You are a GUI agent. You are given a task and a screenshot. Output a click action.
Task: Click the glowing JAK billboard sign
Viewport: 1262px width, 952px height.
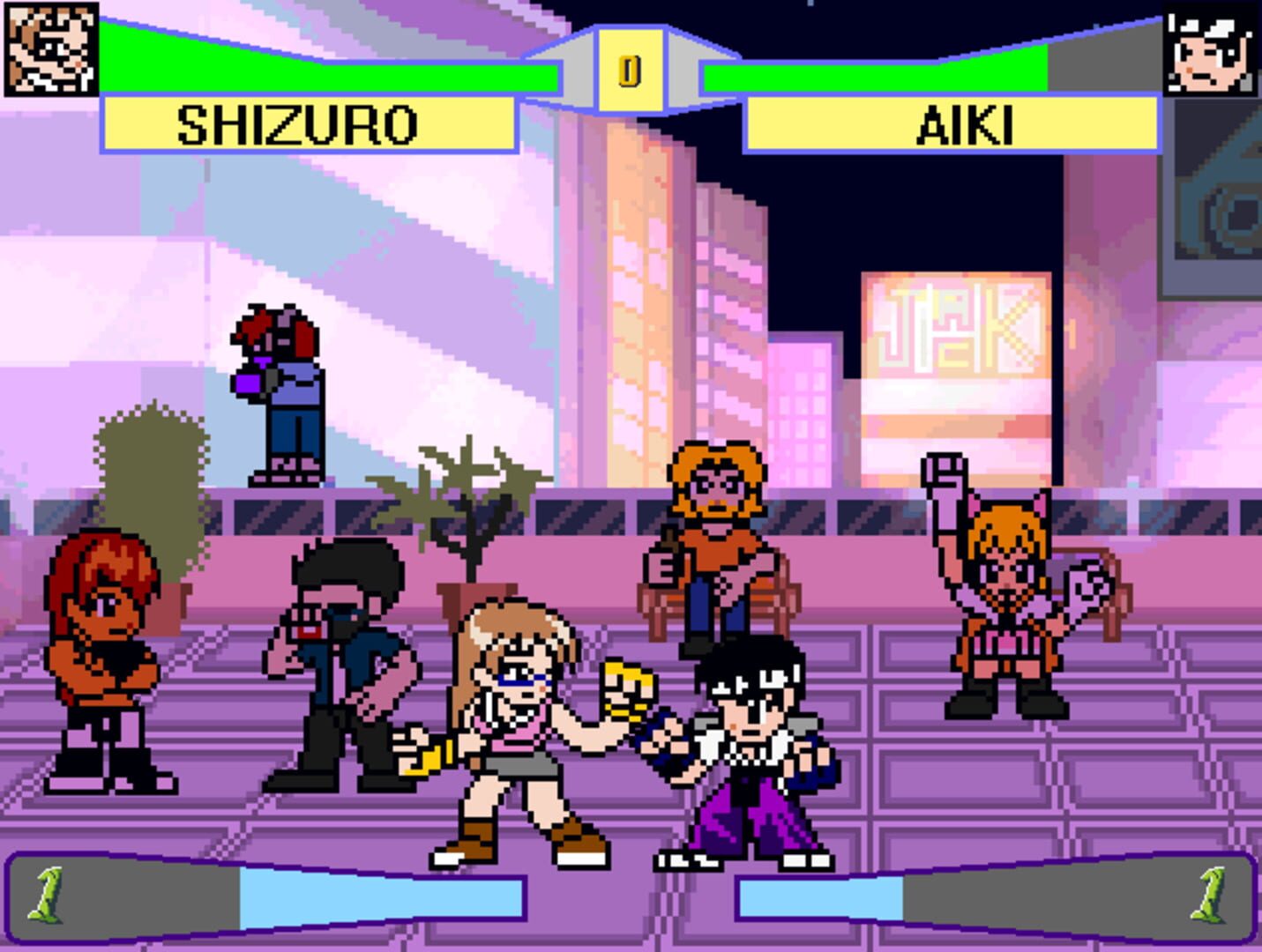[x=957, y=344]
